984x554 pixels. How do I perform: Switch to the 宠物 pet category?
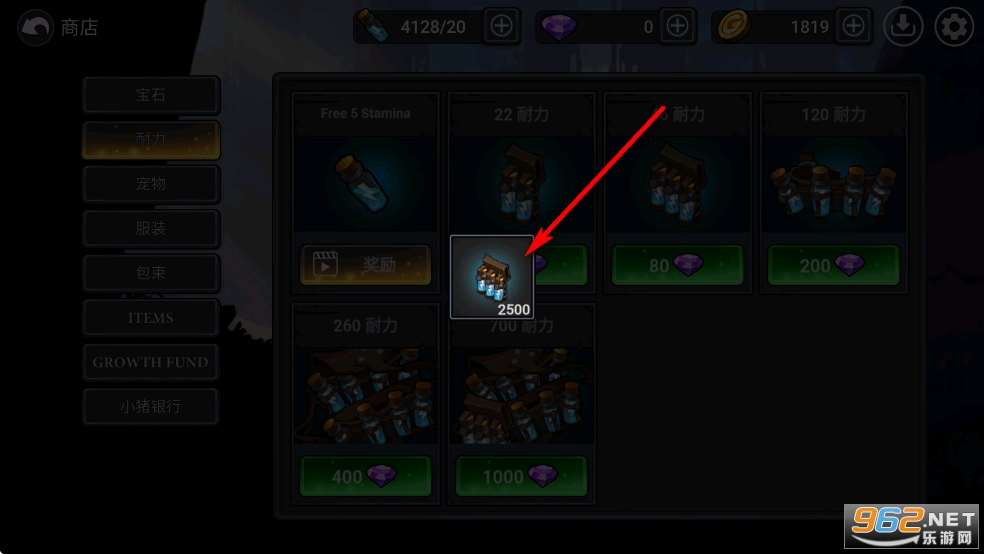(x=151, y=184)
